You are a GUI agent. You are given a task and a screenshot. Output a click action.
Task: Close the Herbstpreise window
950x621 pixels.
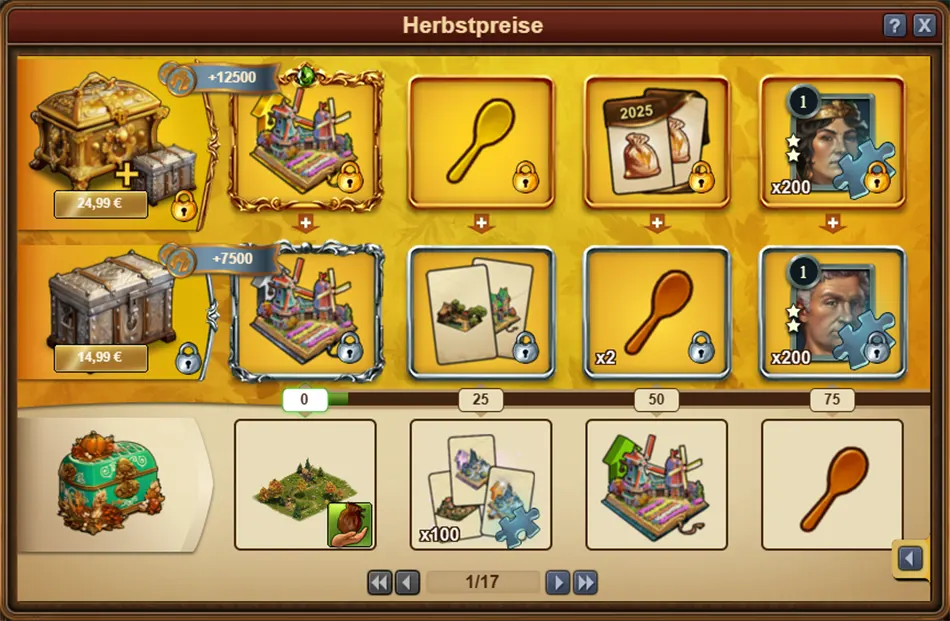pyautogui.click(x=923, y=26)
